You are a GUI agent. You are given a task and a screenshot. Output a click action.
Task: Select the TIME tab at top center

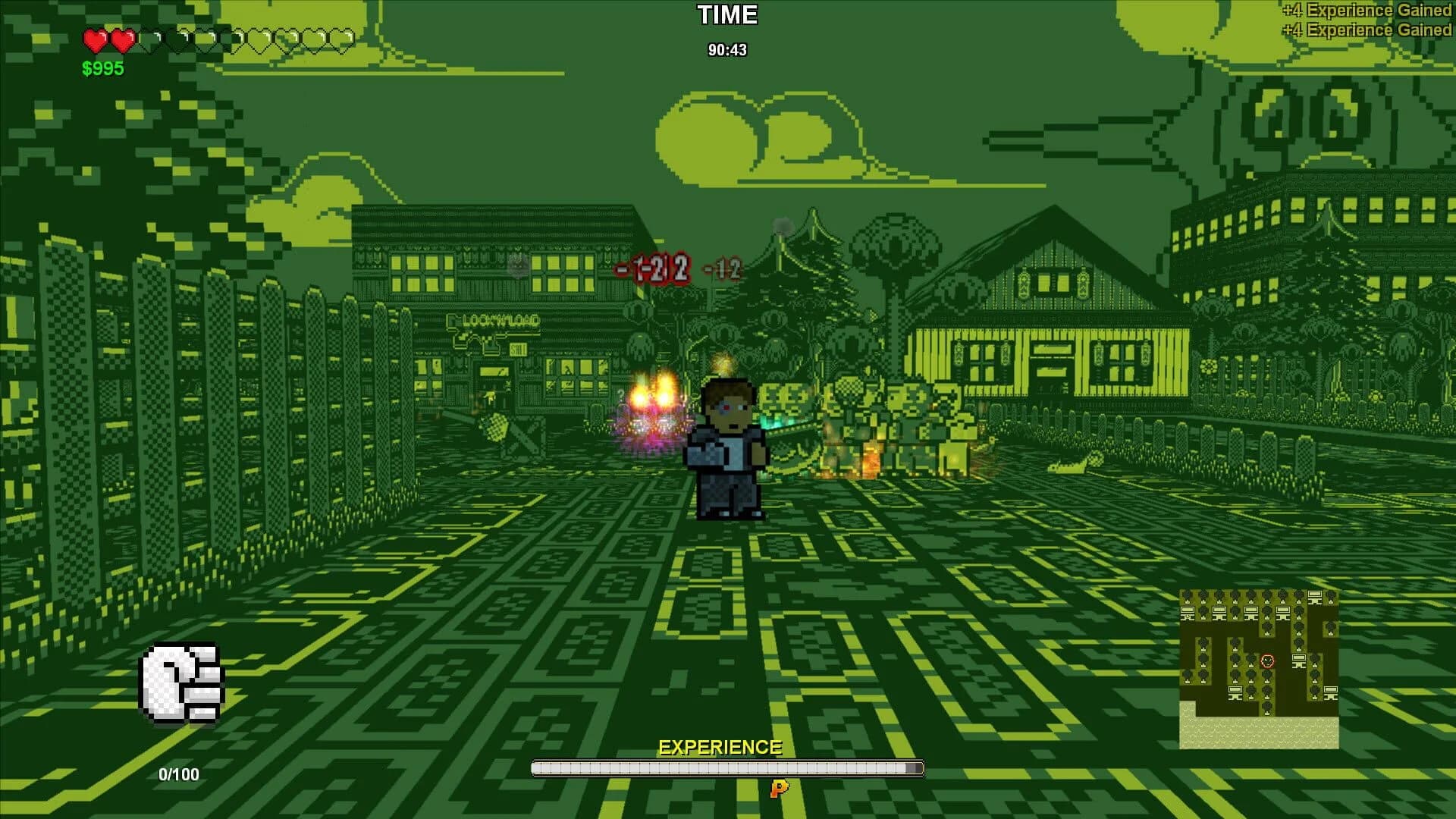pyautogui.click(x=726, y=15)
